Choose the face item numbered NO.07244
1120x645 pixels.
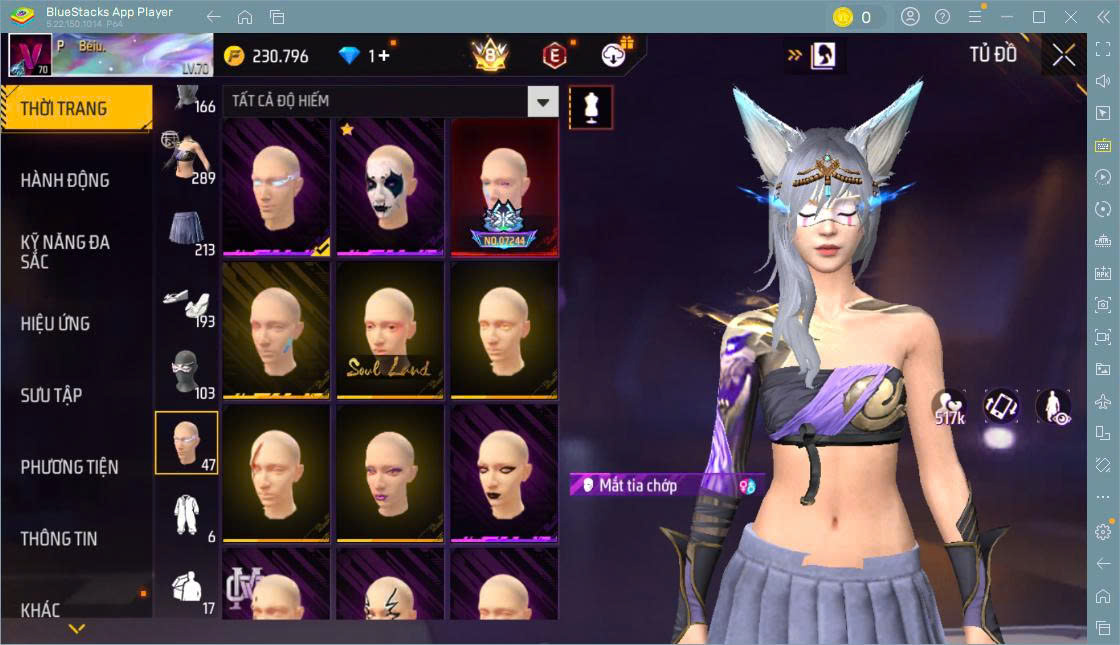click(x=504, y=187)
